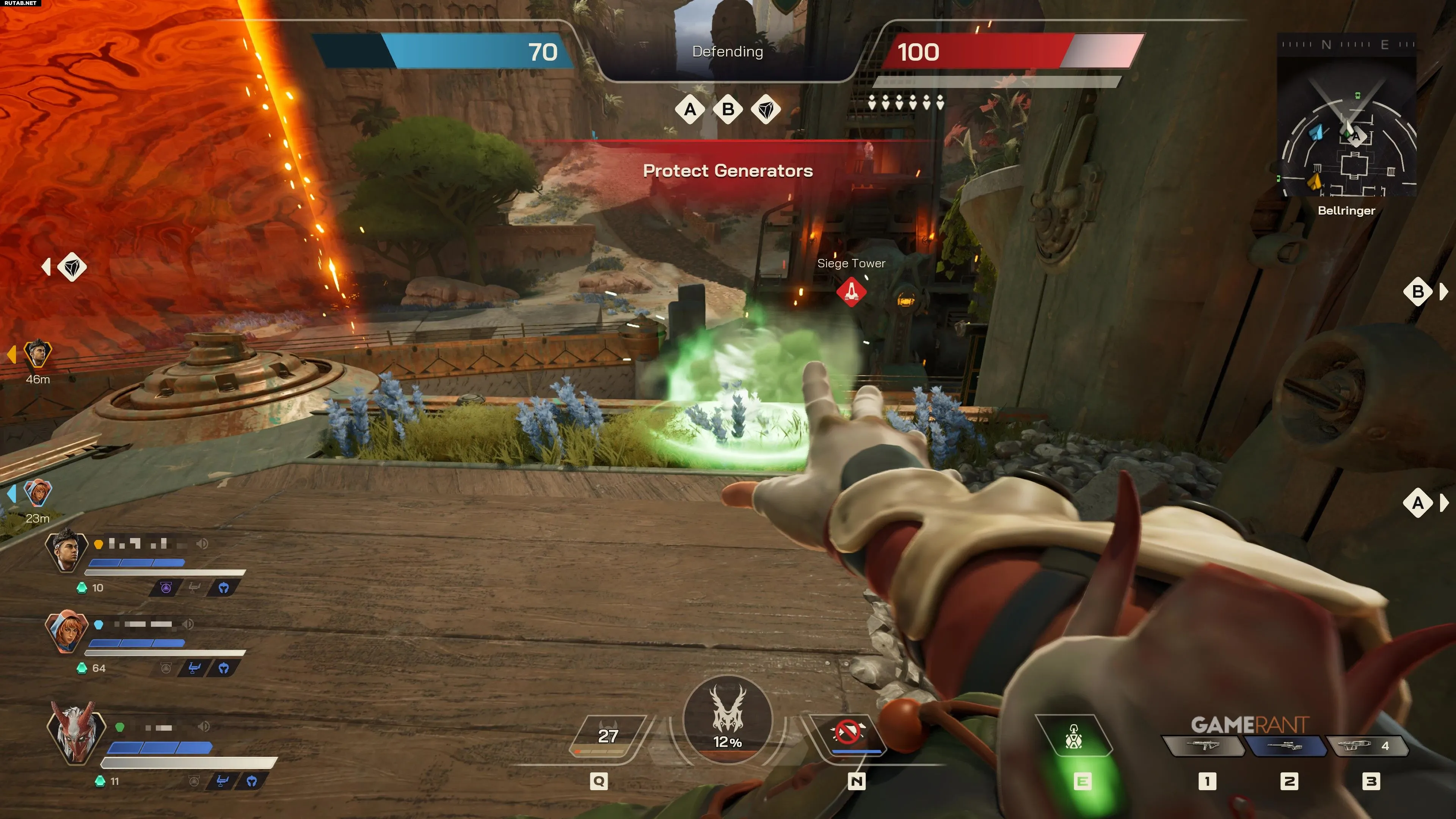Activate the tactical ability showing 27

[607, 736]
